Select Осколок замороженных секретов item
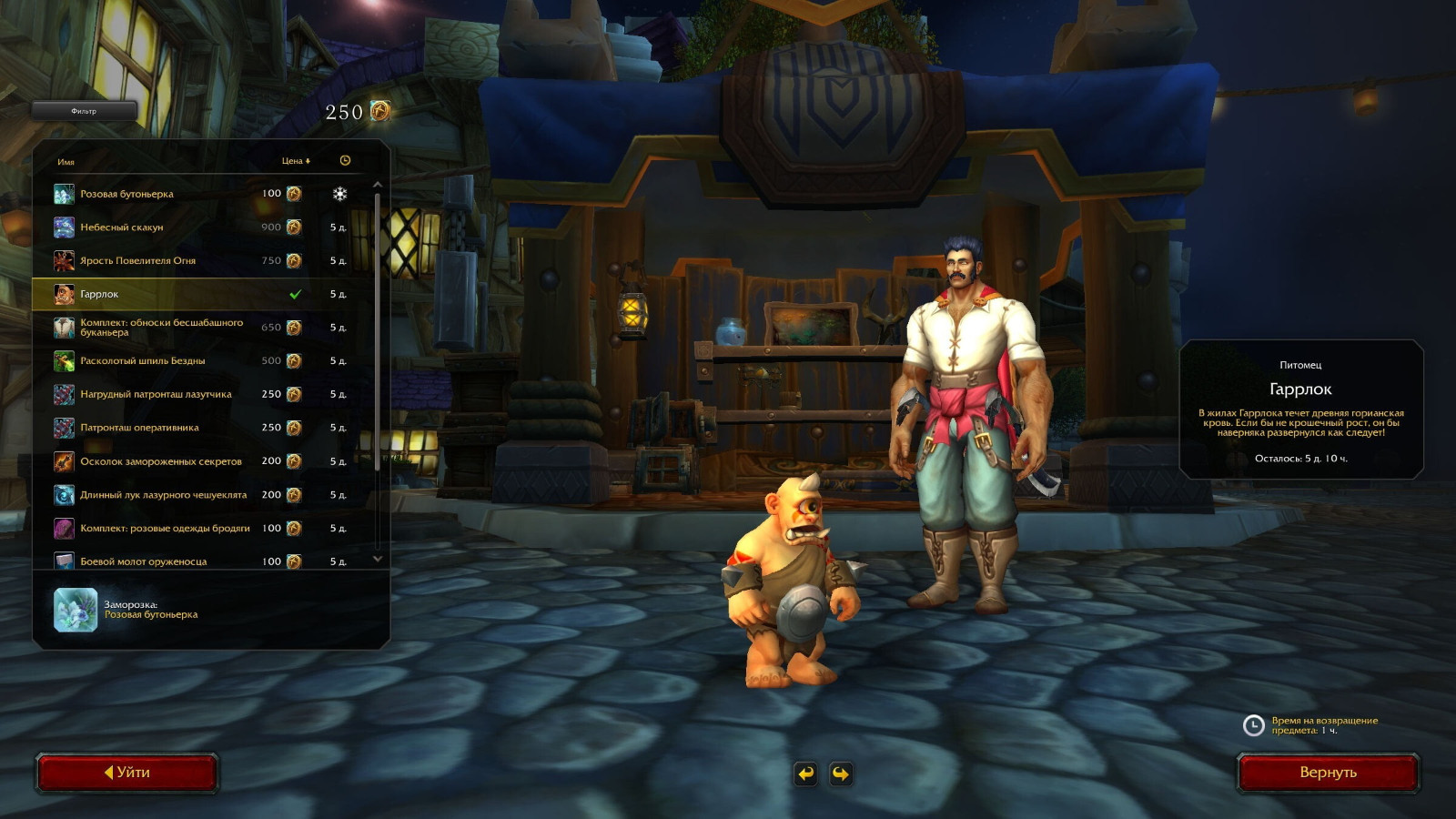1456x819 pixels. click(x=164, y=461)
